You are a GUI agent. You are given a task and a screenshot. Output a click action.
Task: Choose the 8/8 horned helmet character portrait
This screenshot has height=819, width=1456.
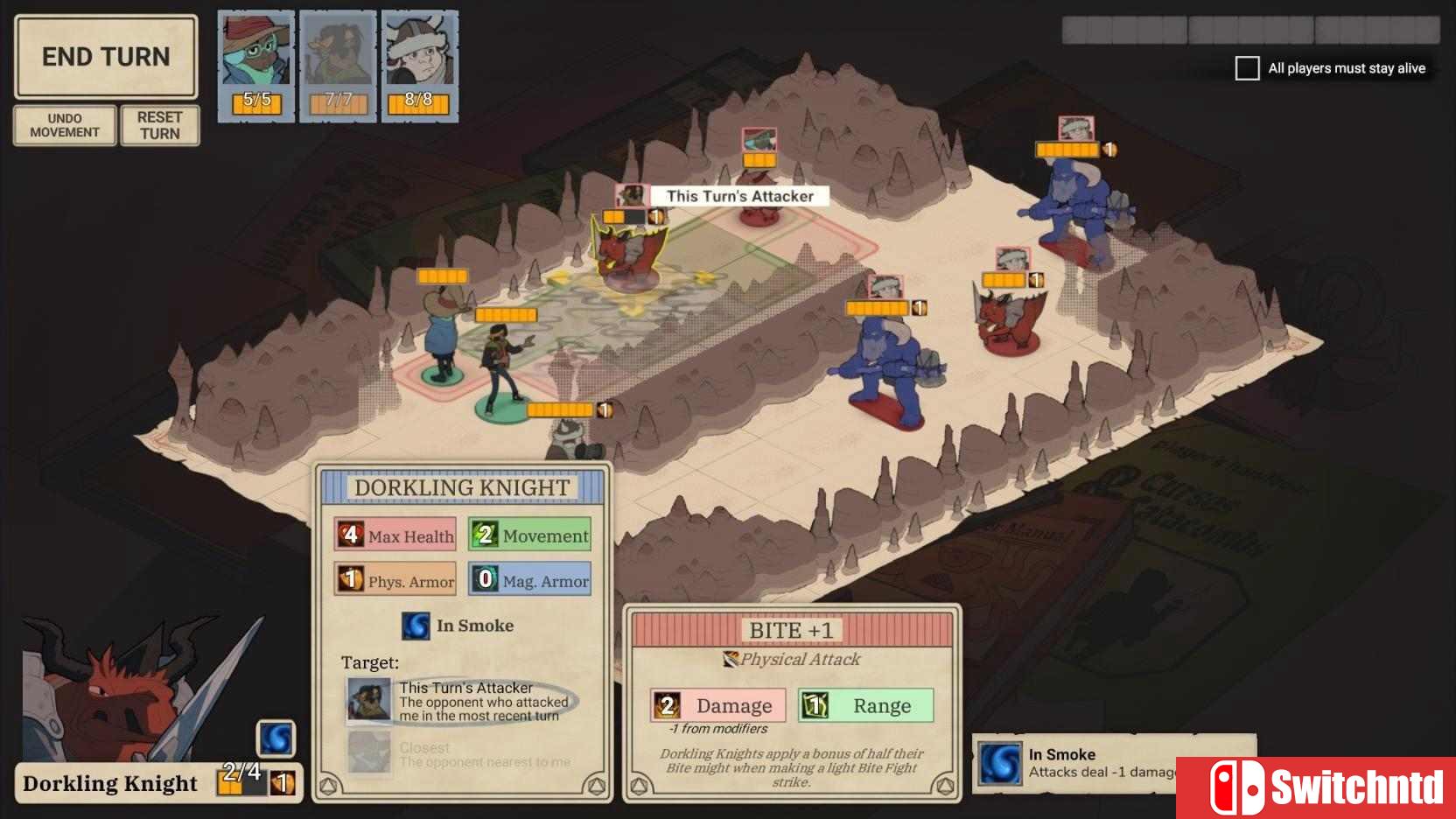(419, 66)
